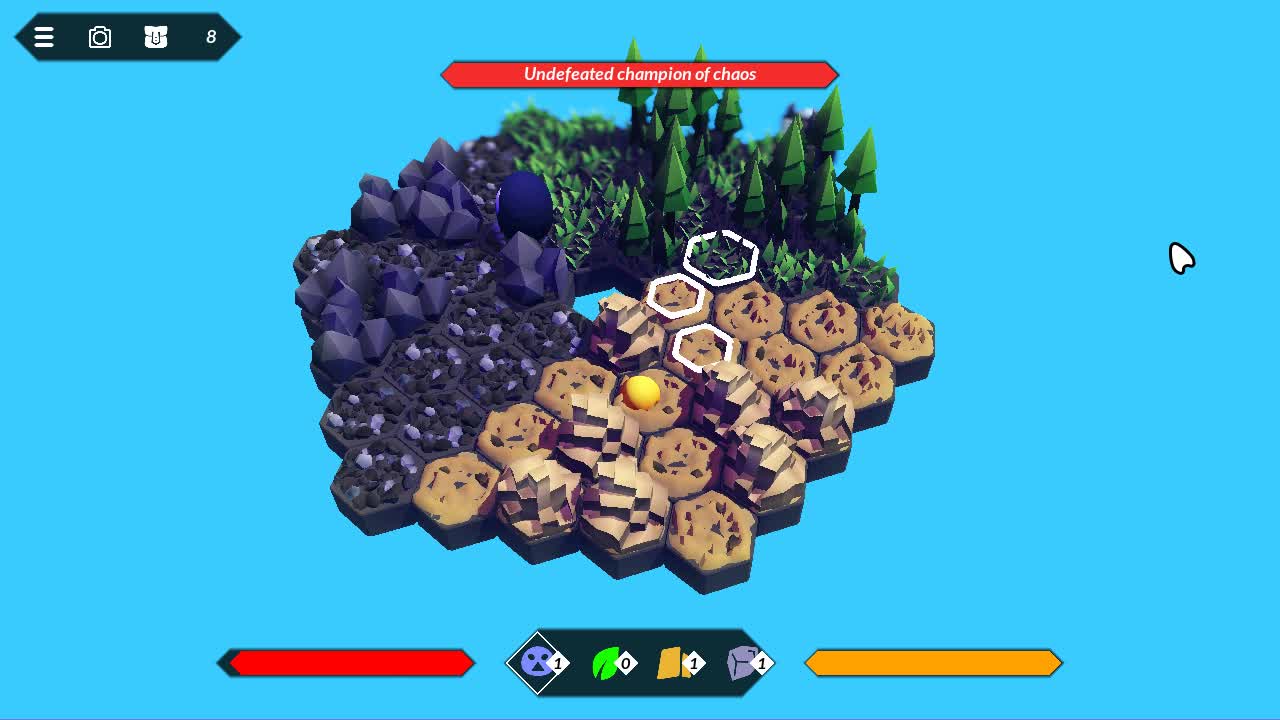1280x720 pixels.
Task: Select the middle highlighted hex outline
Action: tap(678, 295)
